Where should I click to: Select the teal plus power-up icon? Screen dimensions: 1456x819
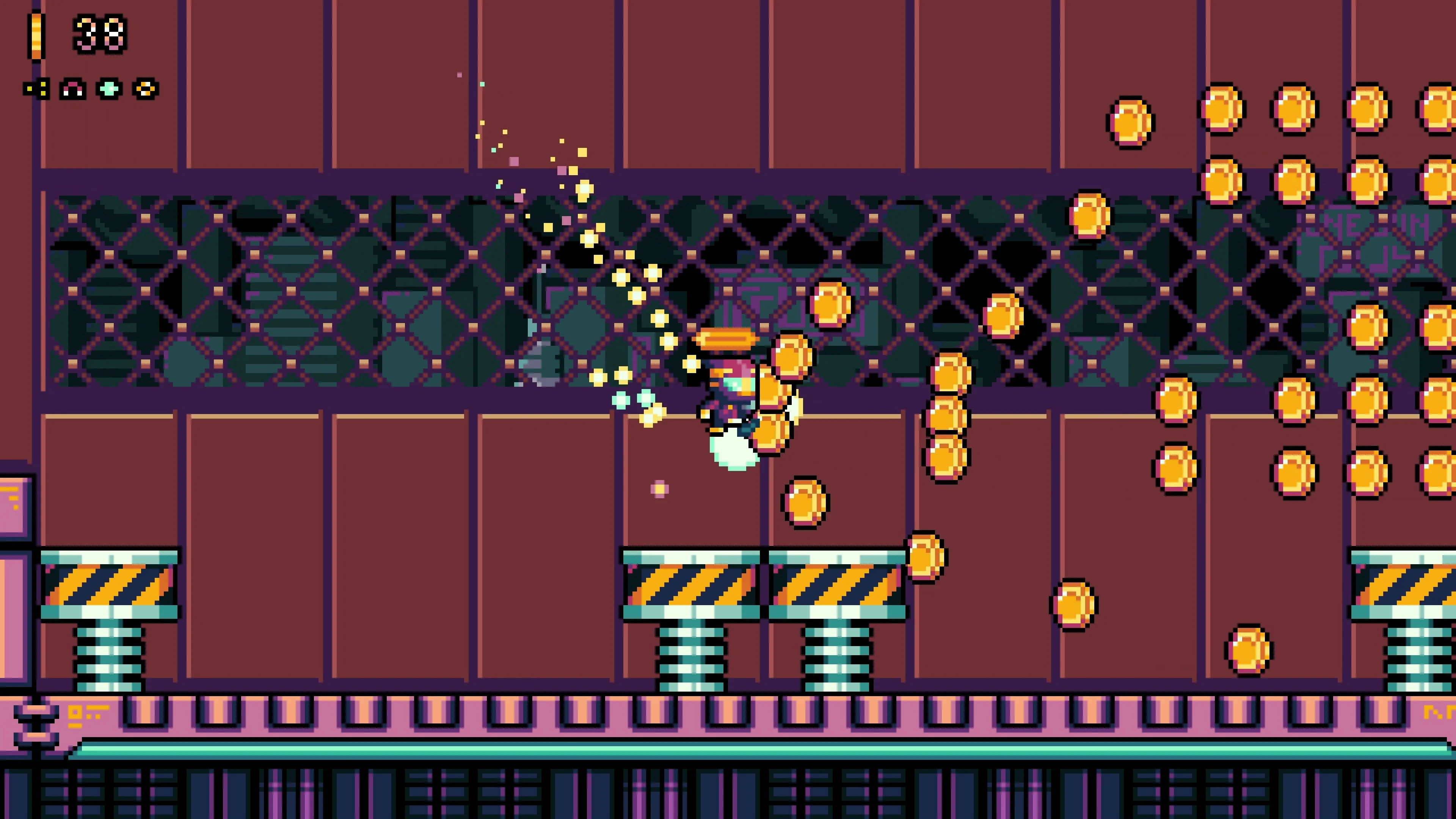pyautogui.click(x=110, y=89)
